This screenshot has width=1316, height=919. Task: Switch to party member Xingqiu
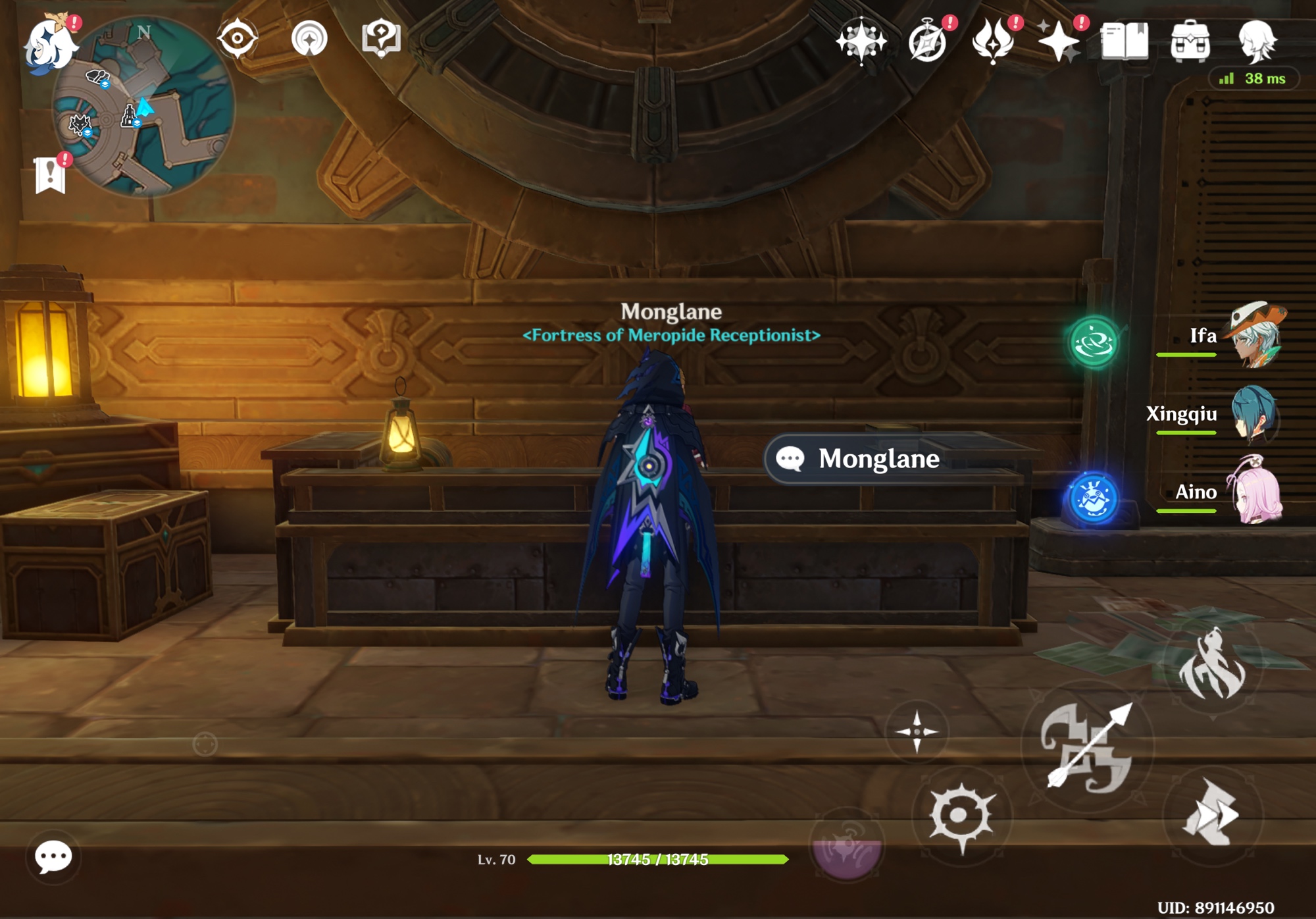click(x=1254, y=414)
